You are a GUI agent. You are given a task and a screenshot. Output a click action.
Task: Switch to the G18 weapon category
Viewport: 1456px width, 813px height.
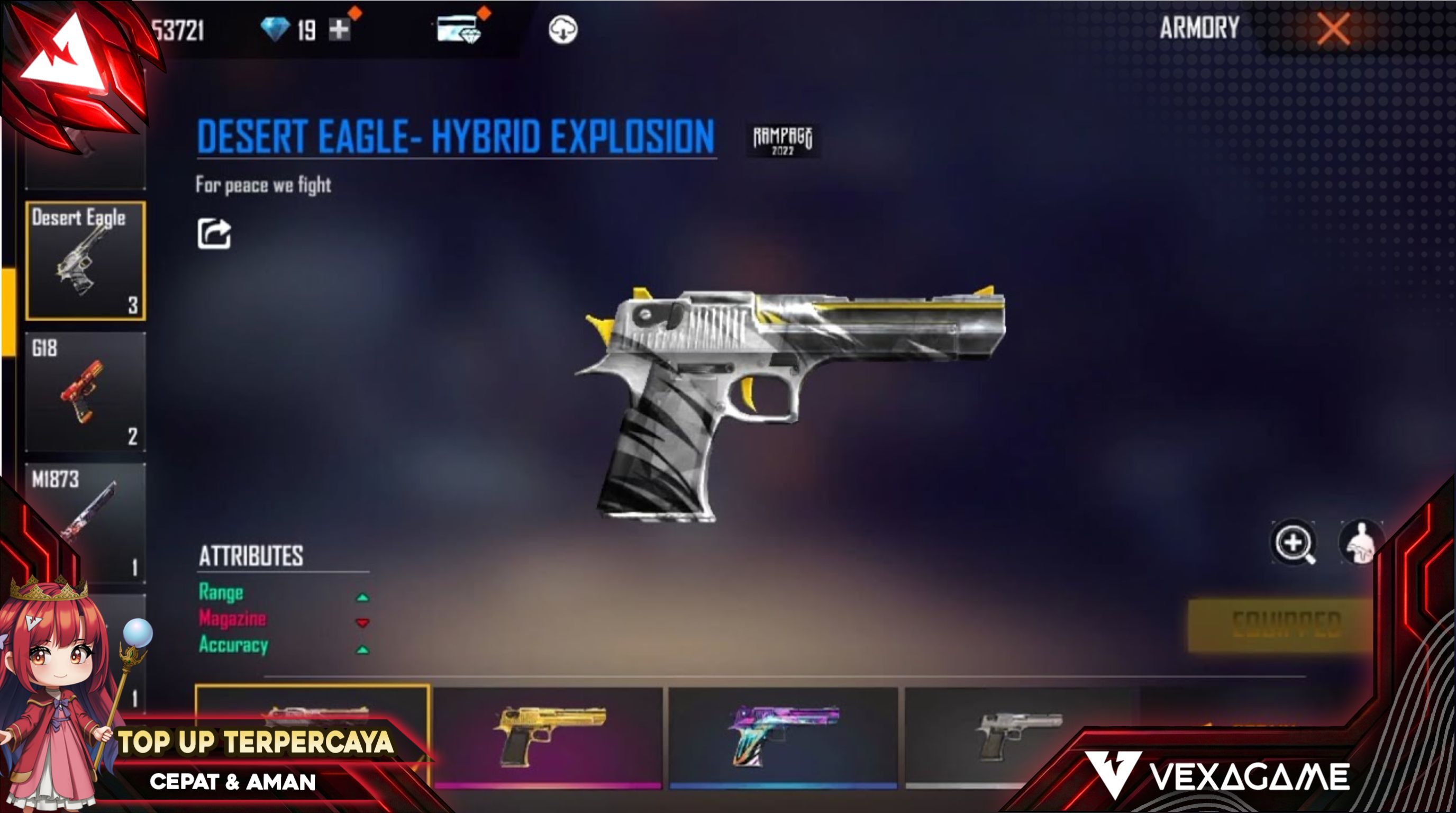coord(85,391)
